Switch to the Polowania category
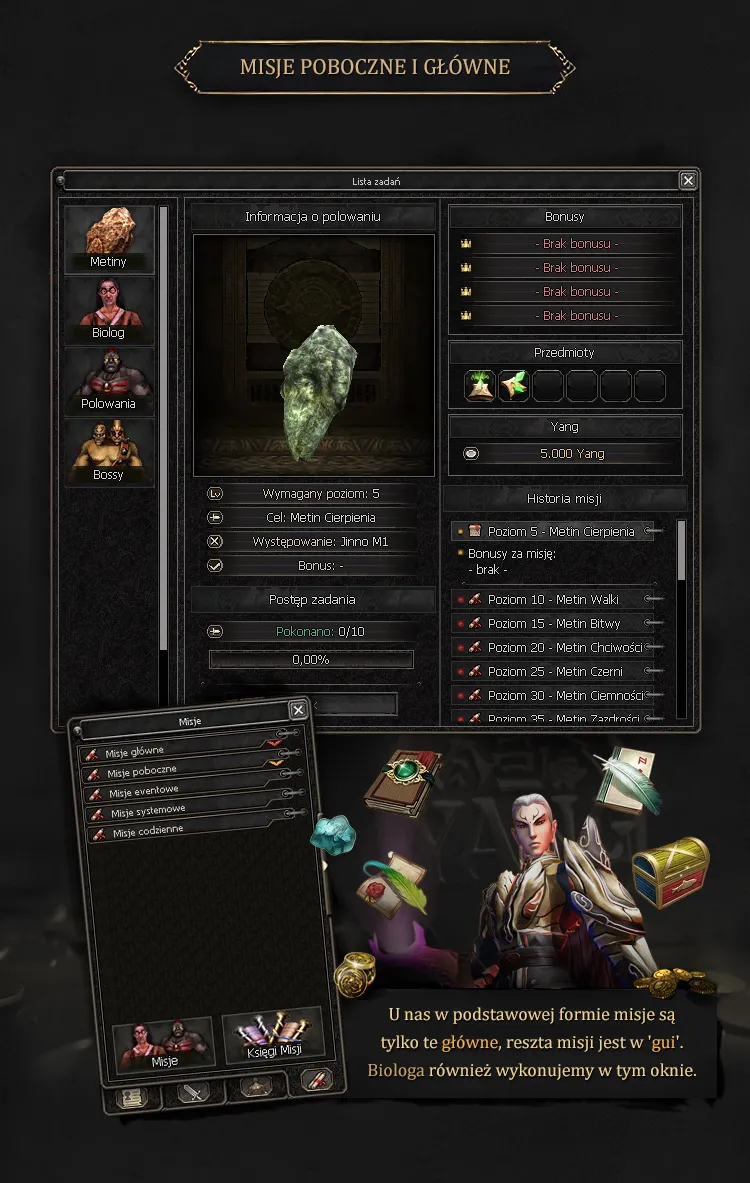This screenshot has width=750, height=1183. click(x=109, y=381)
